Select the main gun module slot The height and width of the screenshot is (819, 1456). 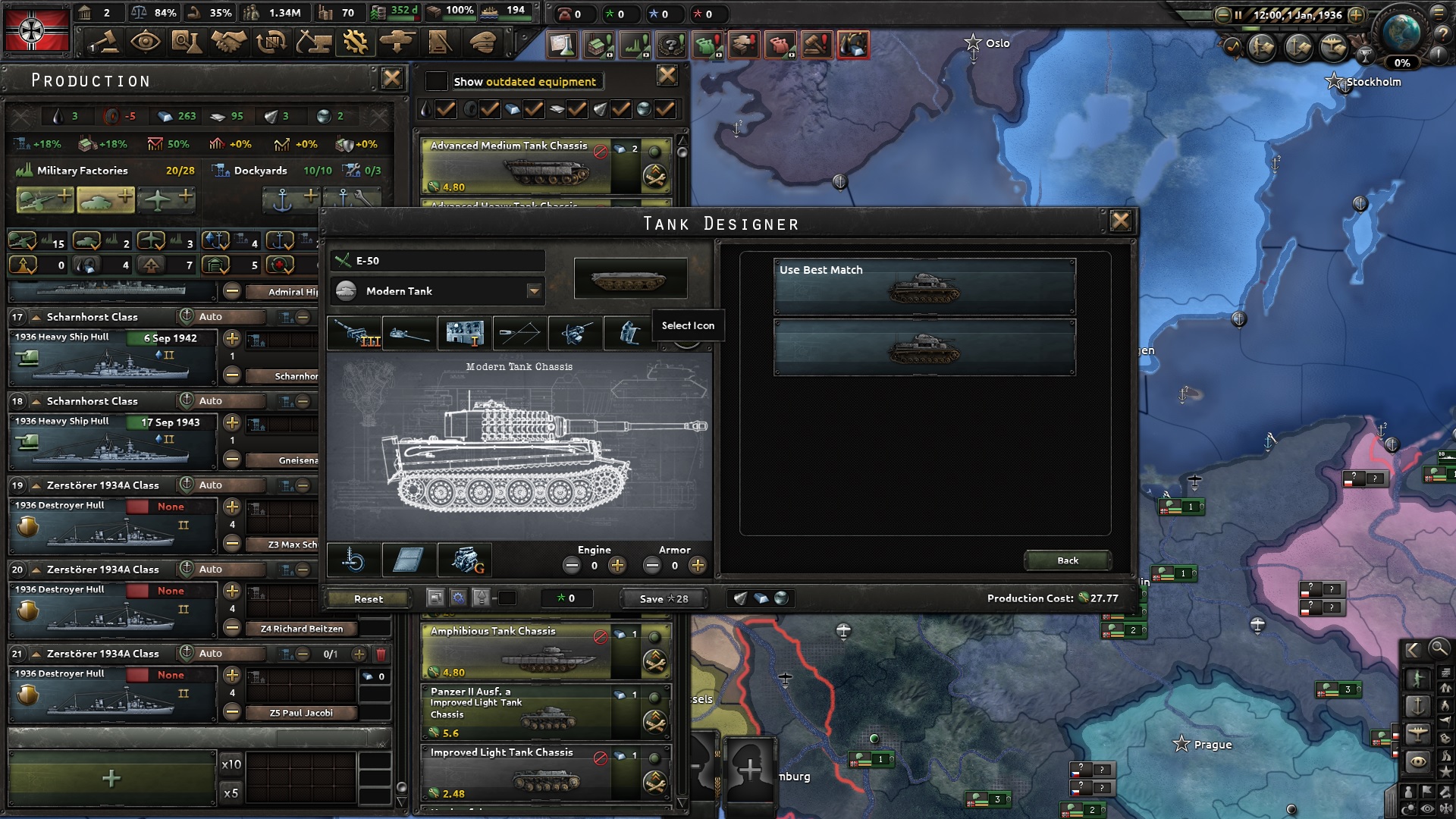coord(355,334)
